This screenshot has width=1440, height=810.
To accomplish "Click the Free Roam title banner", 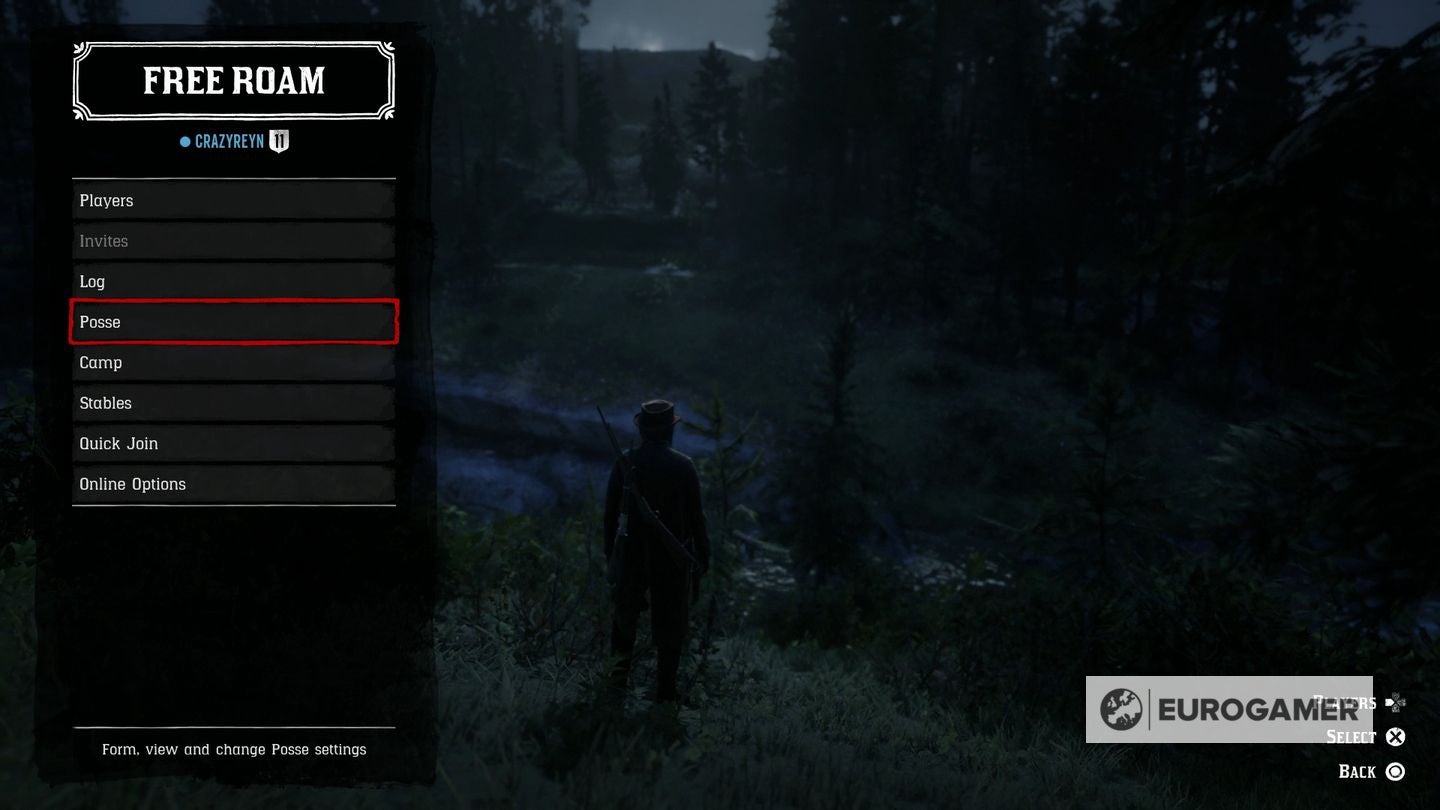I will [x=232, y=80].
